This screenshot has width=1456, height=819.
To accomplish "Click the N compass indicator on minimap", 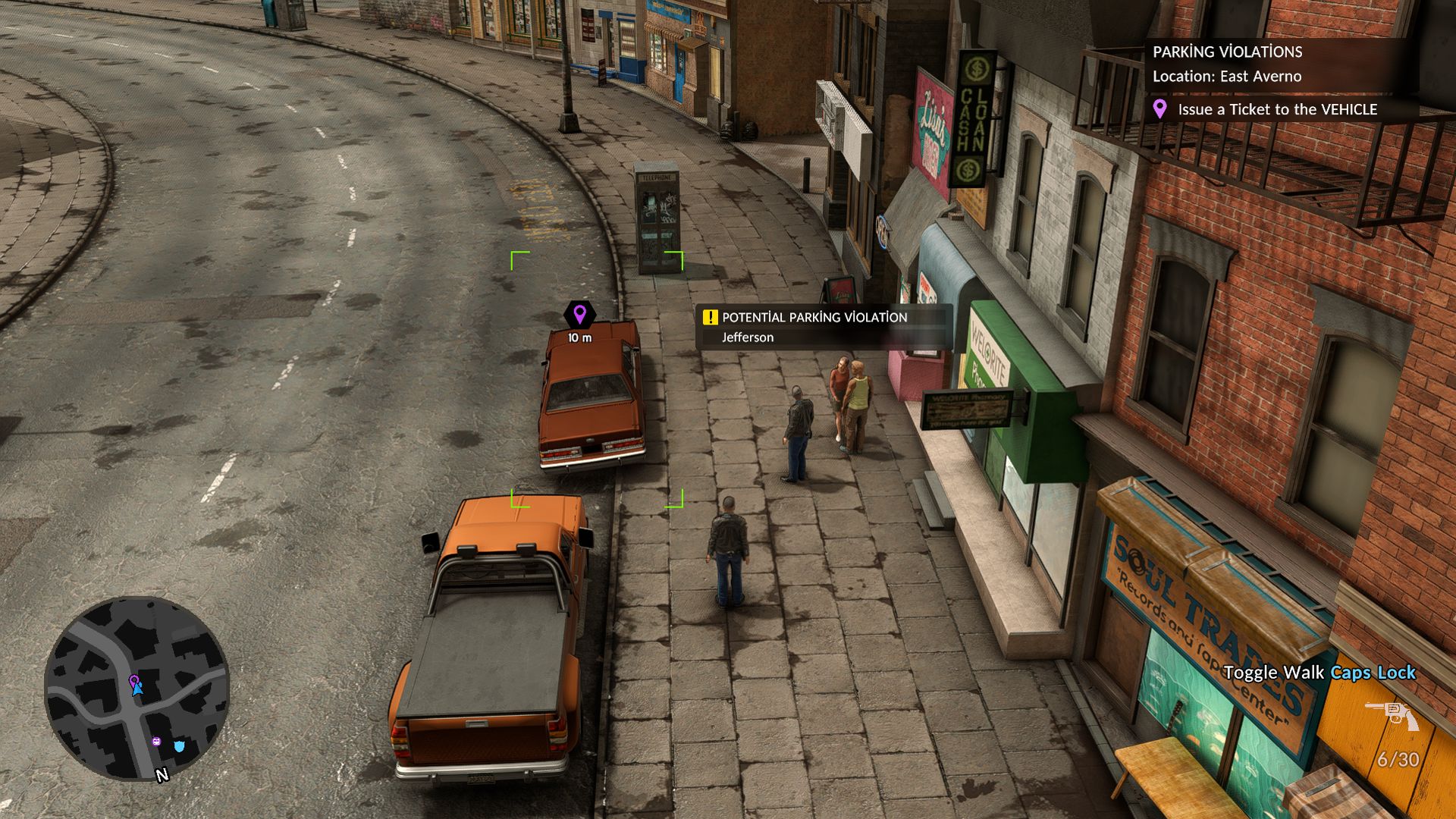I will click(162, 775).
